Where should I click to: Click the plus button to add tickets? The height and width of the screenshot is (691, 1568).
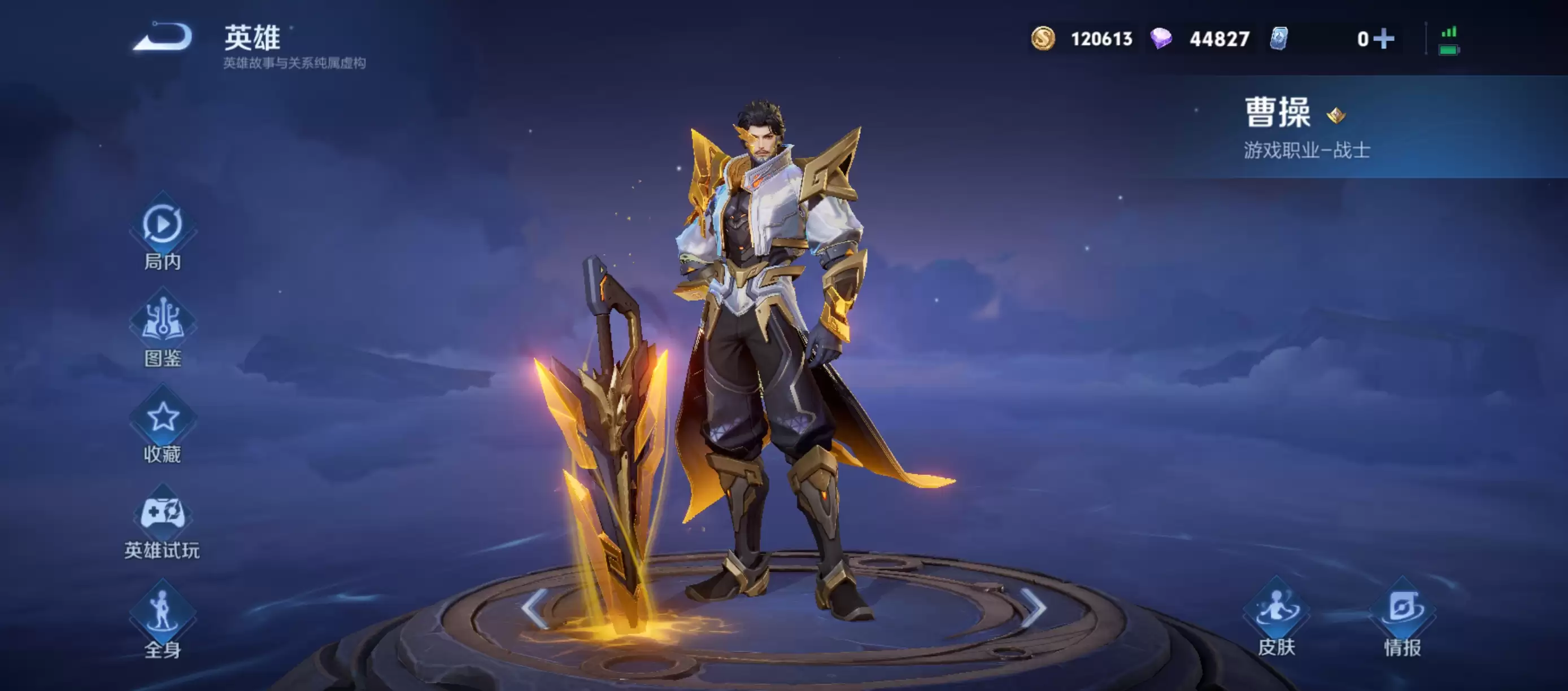coord(1383,39)
